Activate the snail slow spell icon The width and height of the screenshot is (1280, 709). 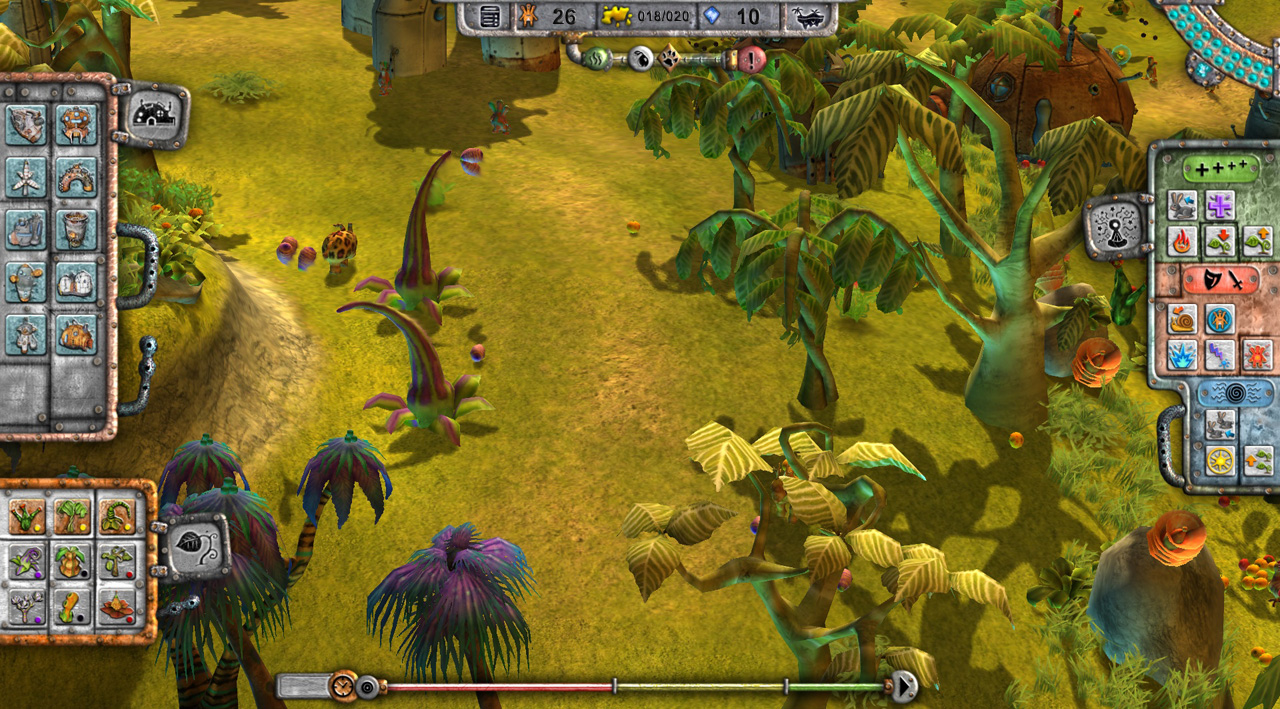click(x=1182, y=319)
